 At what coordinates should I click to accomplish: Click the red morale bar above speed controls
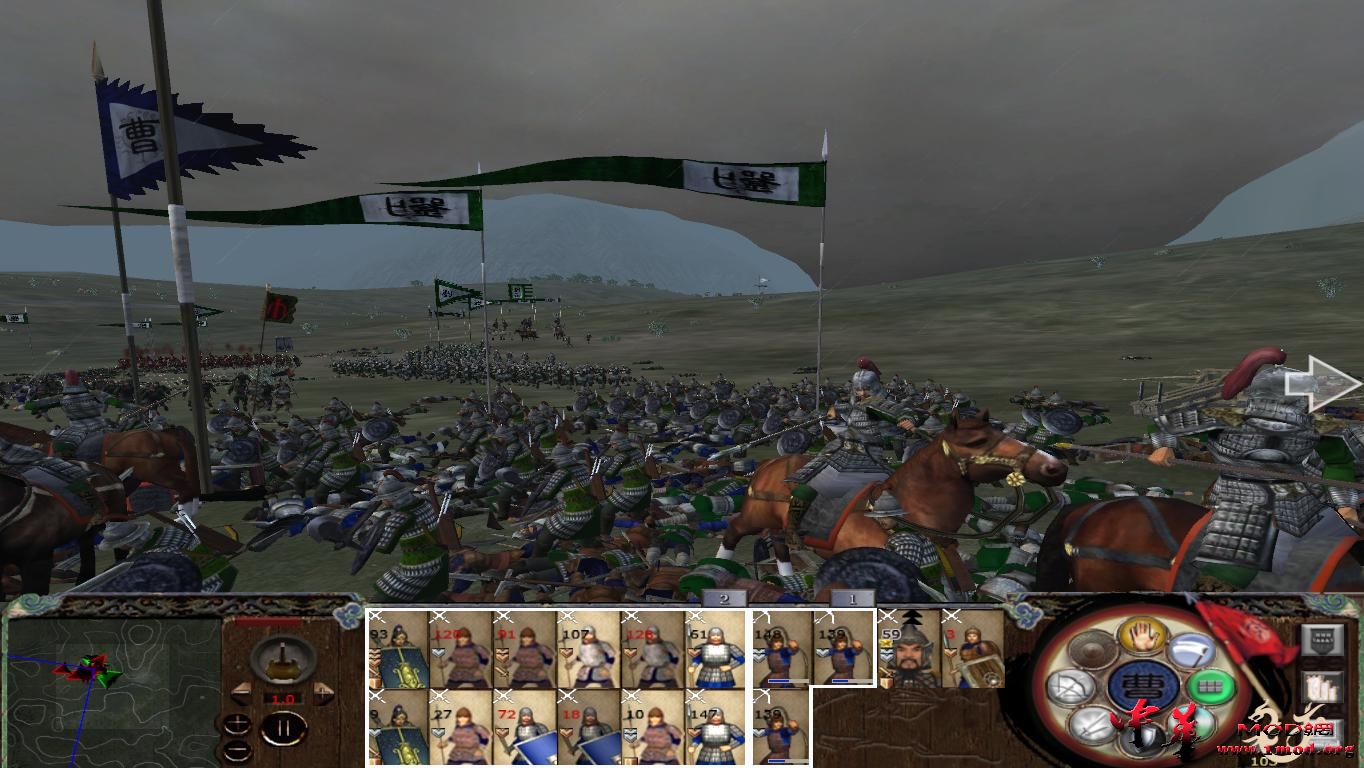tap(268, 621)
